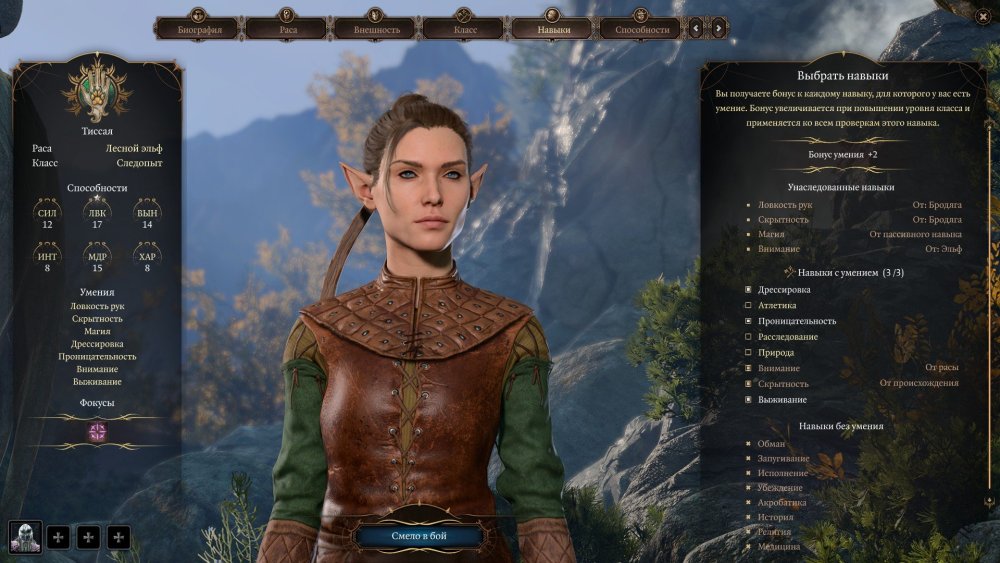Toggle the Дрессировка skill checkbox
This screenshot has width=1000, height=563.
point(748,290)
